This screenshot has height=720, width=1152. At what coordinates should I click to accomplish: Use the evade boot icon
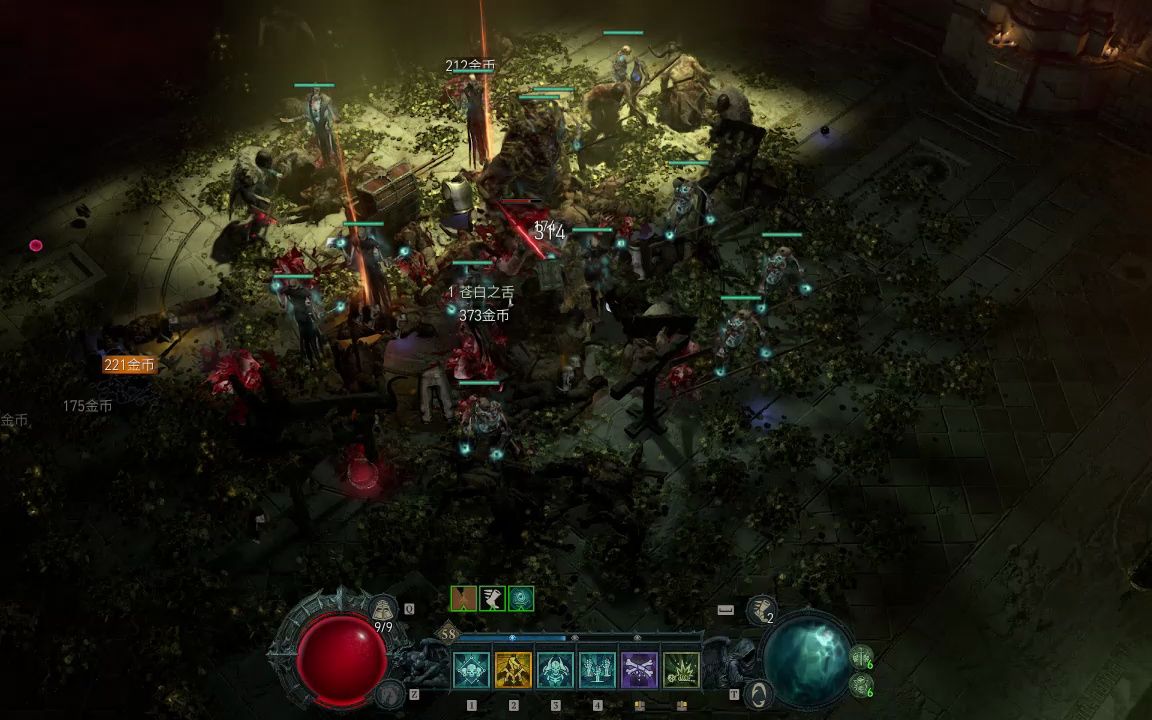coord(761,609)
